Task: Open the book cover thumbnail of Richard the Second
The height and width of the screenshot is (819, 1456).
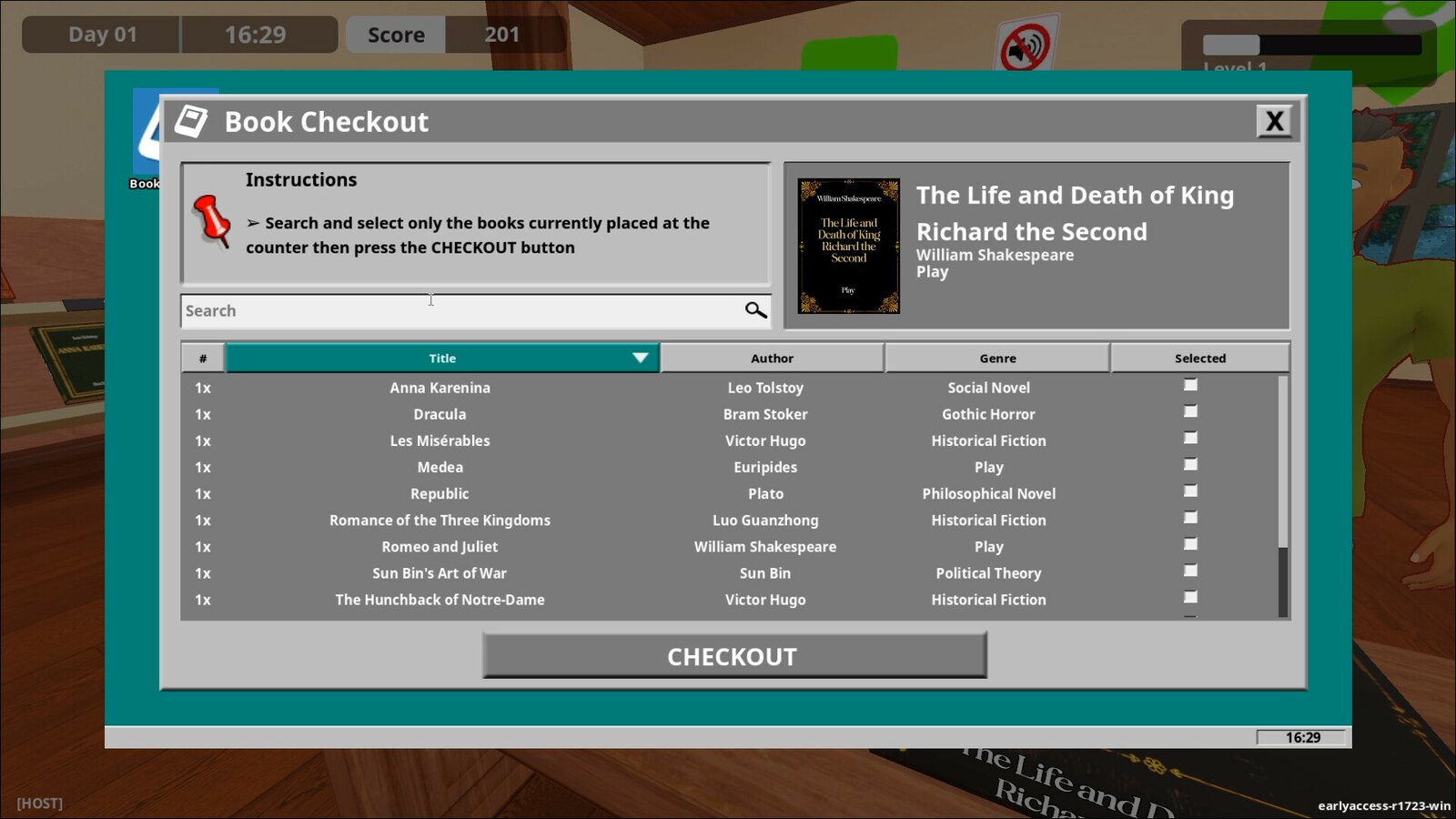Action: coord(847,244)
